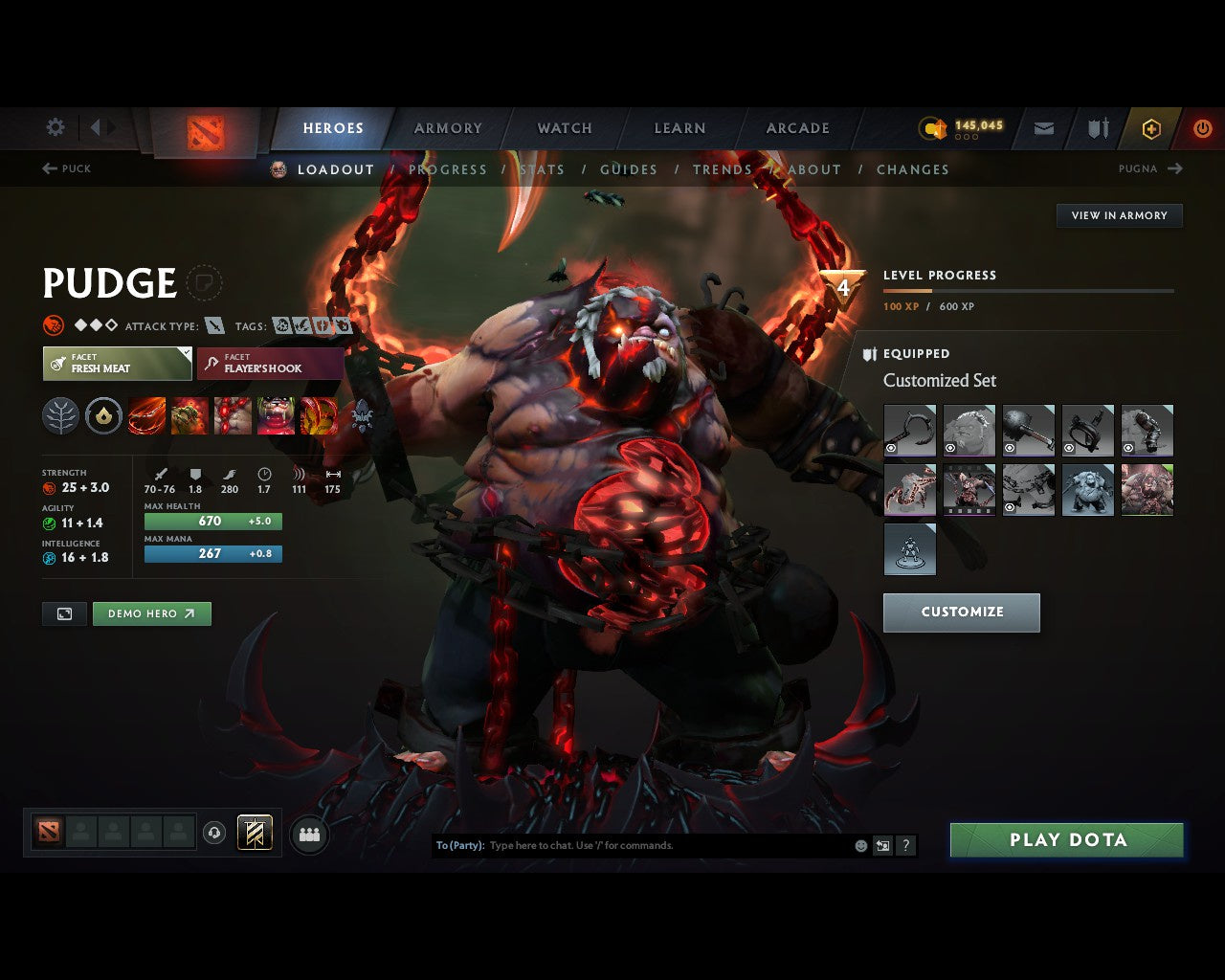Viewport: 1225px width, 980px height.
Task: Click the View in Armory button
Action: [1119, 215]
